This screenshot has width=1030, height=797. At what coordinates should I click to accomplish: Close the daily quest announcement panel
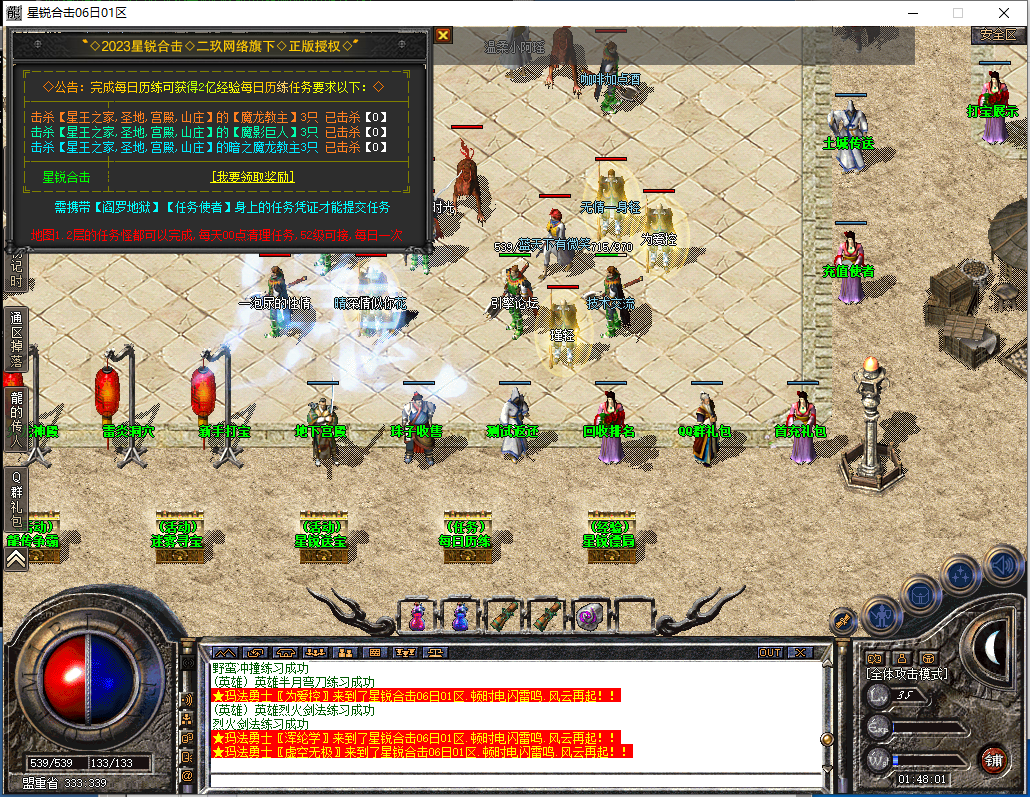coord(443,36)
